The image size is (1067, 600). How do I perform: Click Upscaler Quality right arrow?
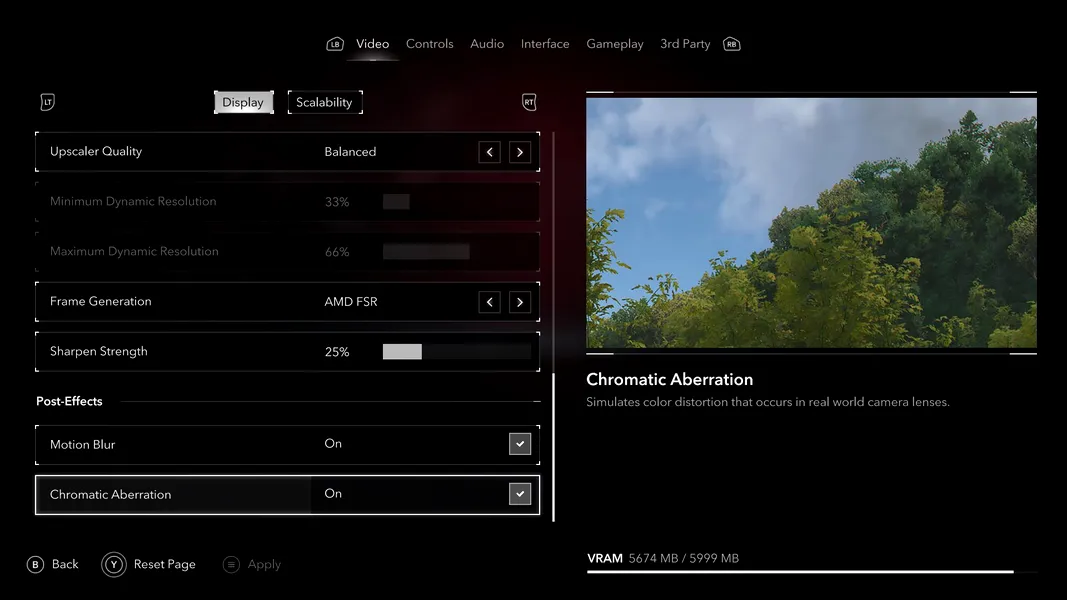[x=519, y=152]
